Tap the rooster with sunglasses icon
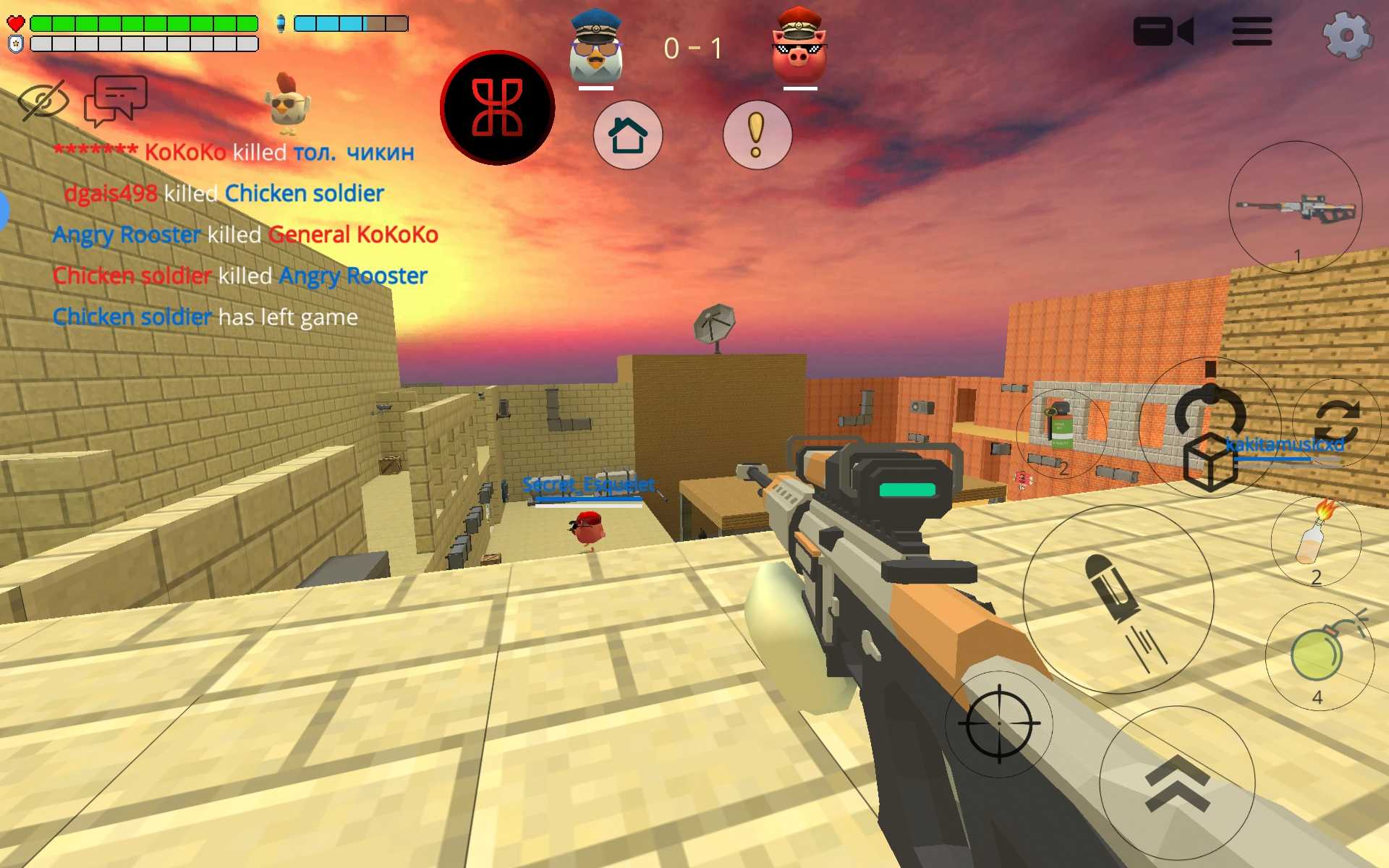This screenshot has height=868, width=1389. (x=287, y=103)
